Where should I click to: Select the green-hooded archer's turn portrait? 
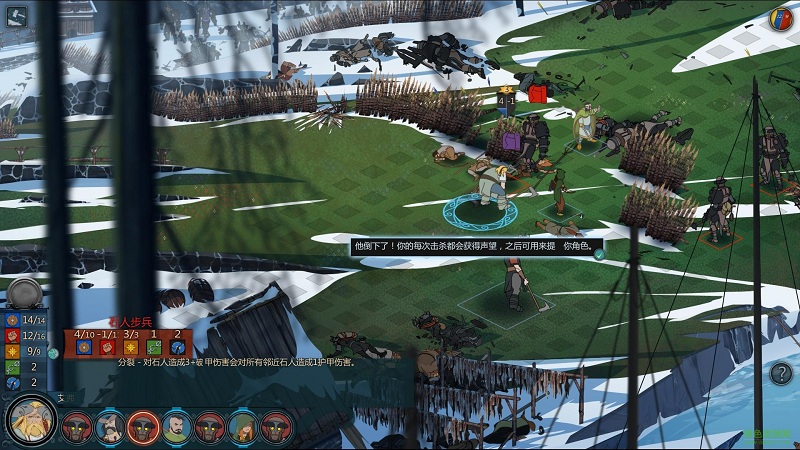click(x=244, y=427)
